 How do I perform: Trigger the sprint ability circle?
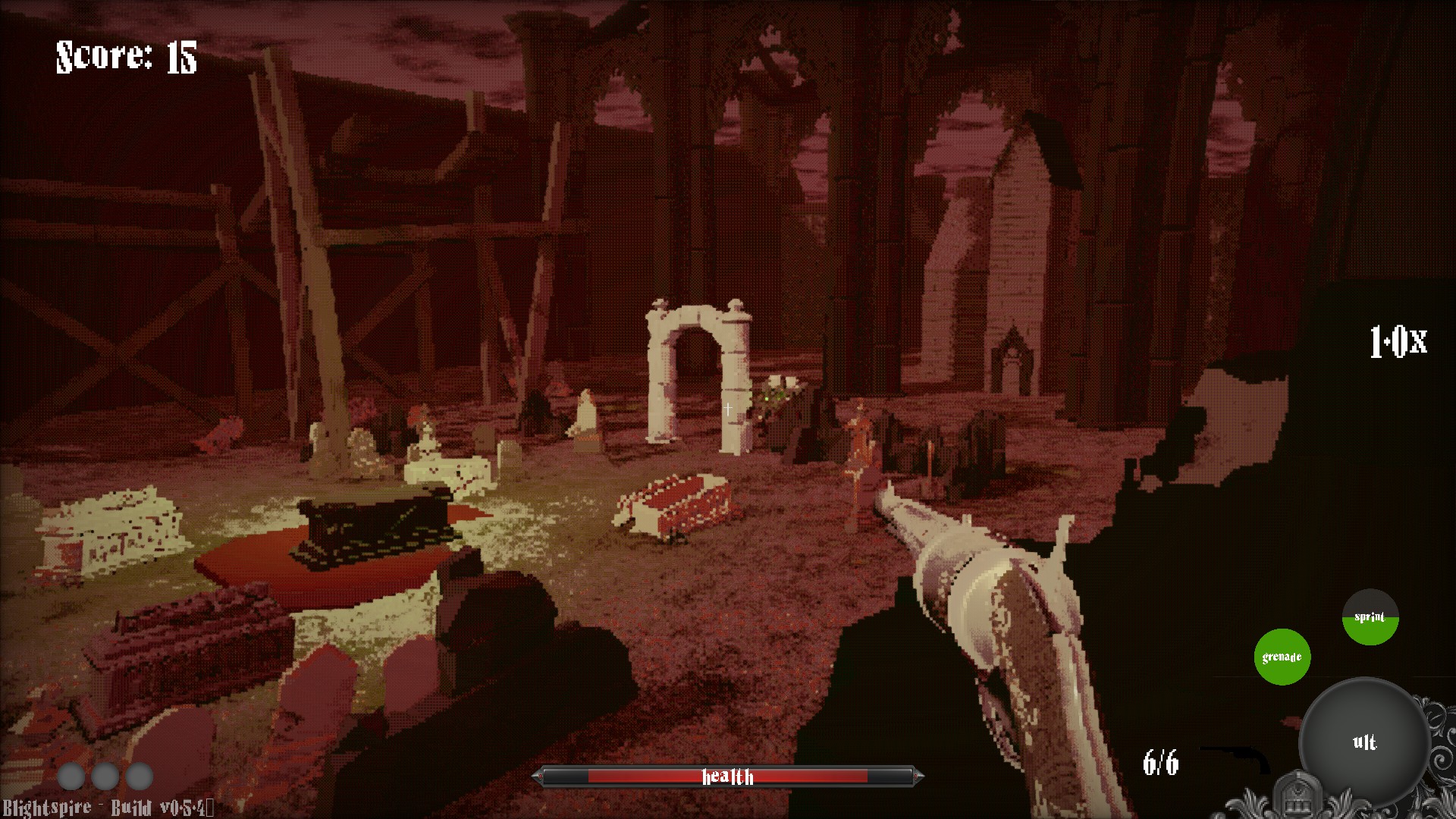pyautogui.click(x=1370, y=617)
